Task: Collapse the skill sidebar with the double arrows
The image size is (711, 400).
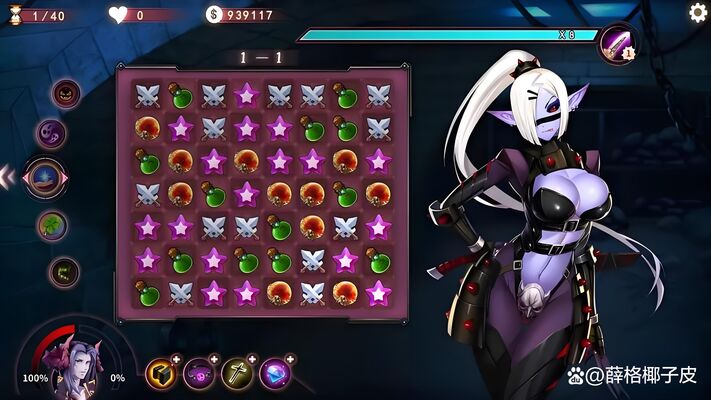Action: pos(8,178)
